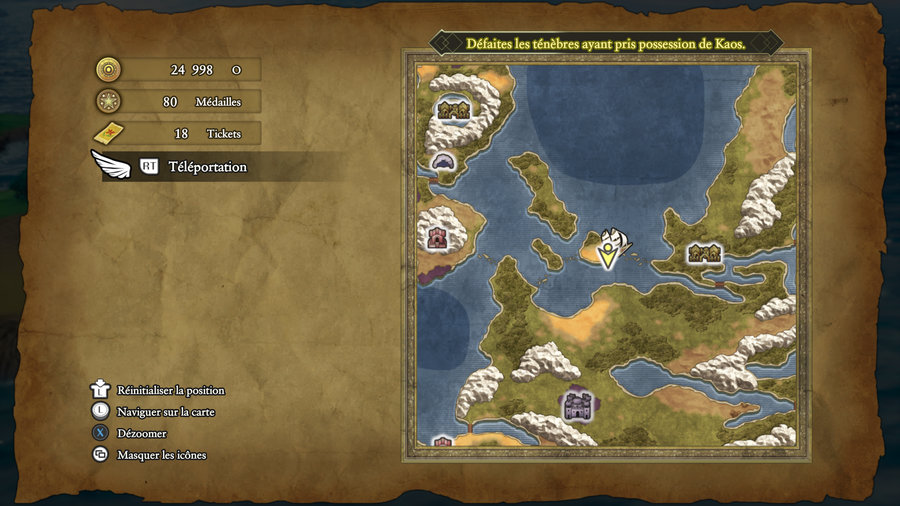Select the Téléportation option
The image size is (900, 506).
tap(207, 167)
